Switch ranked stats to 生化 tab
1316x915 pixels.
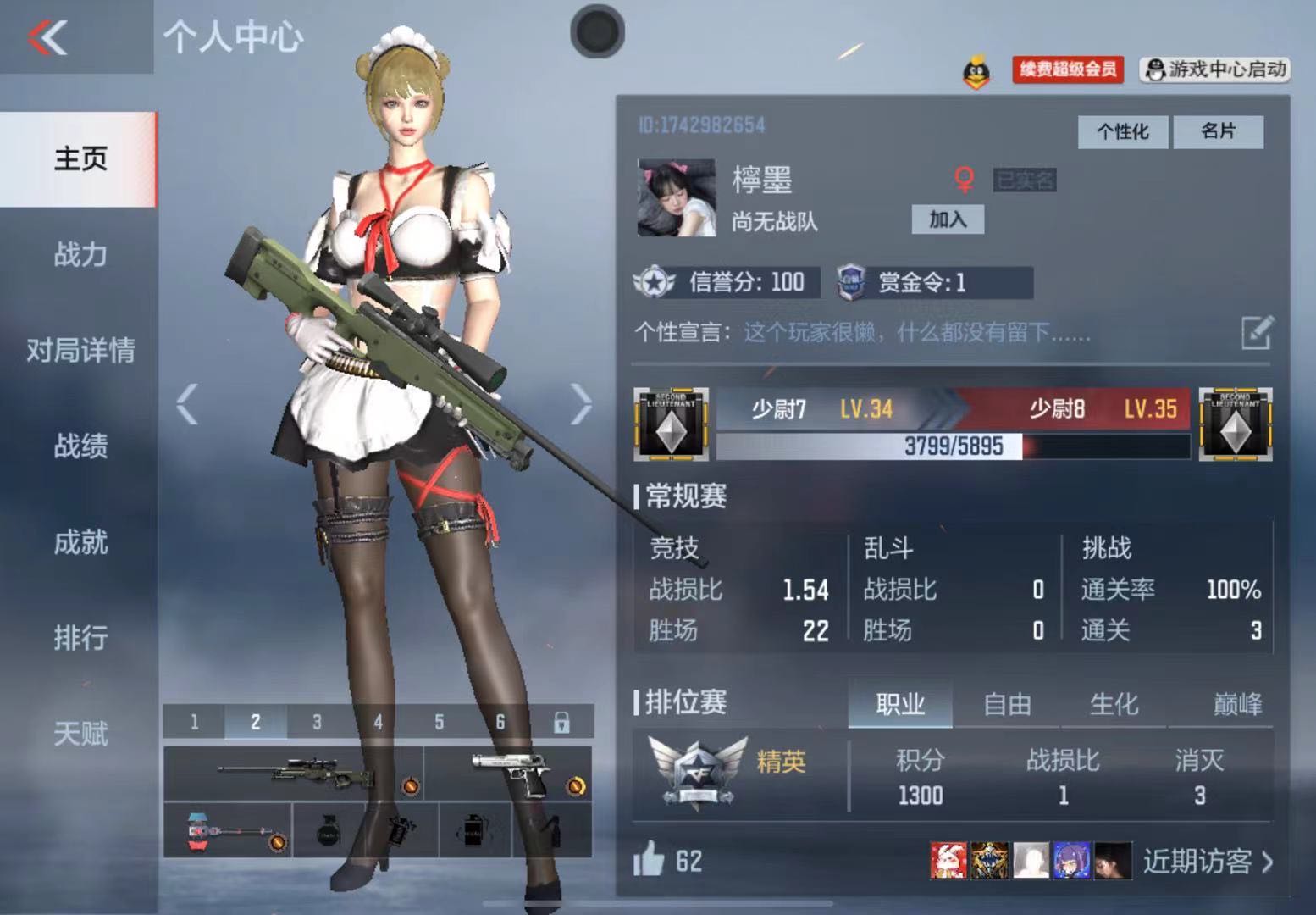(1114, 704)
